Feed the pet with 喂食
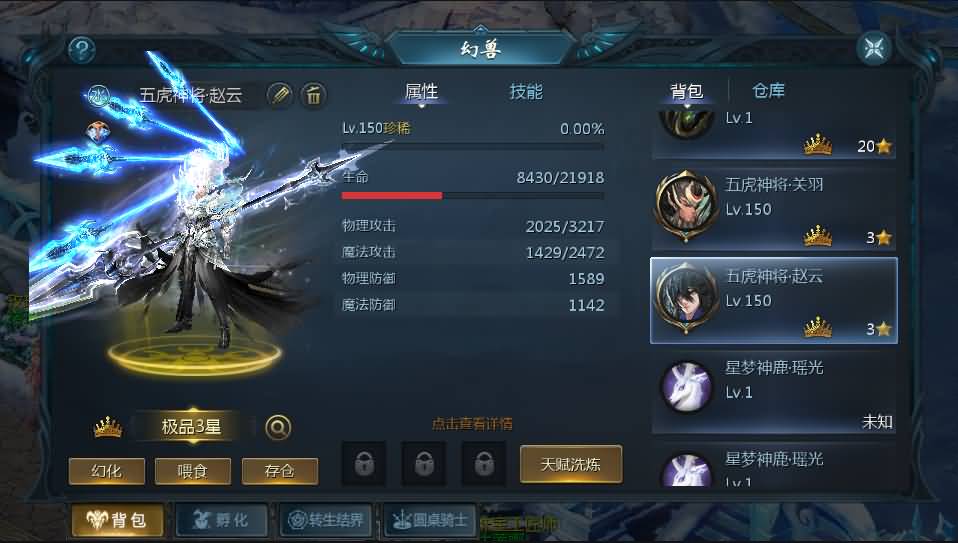Screen dimensions: 958x543 coord(193,471)
